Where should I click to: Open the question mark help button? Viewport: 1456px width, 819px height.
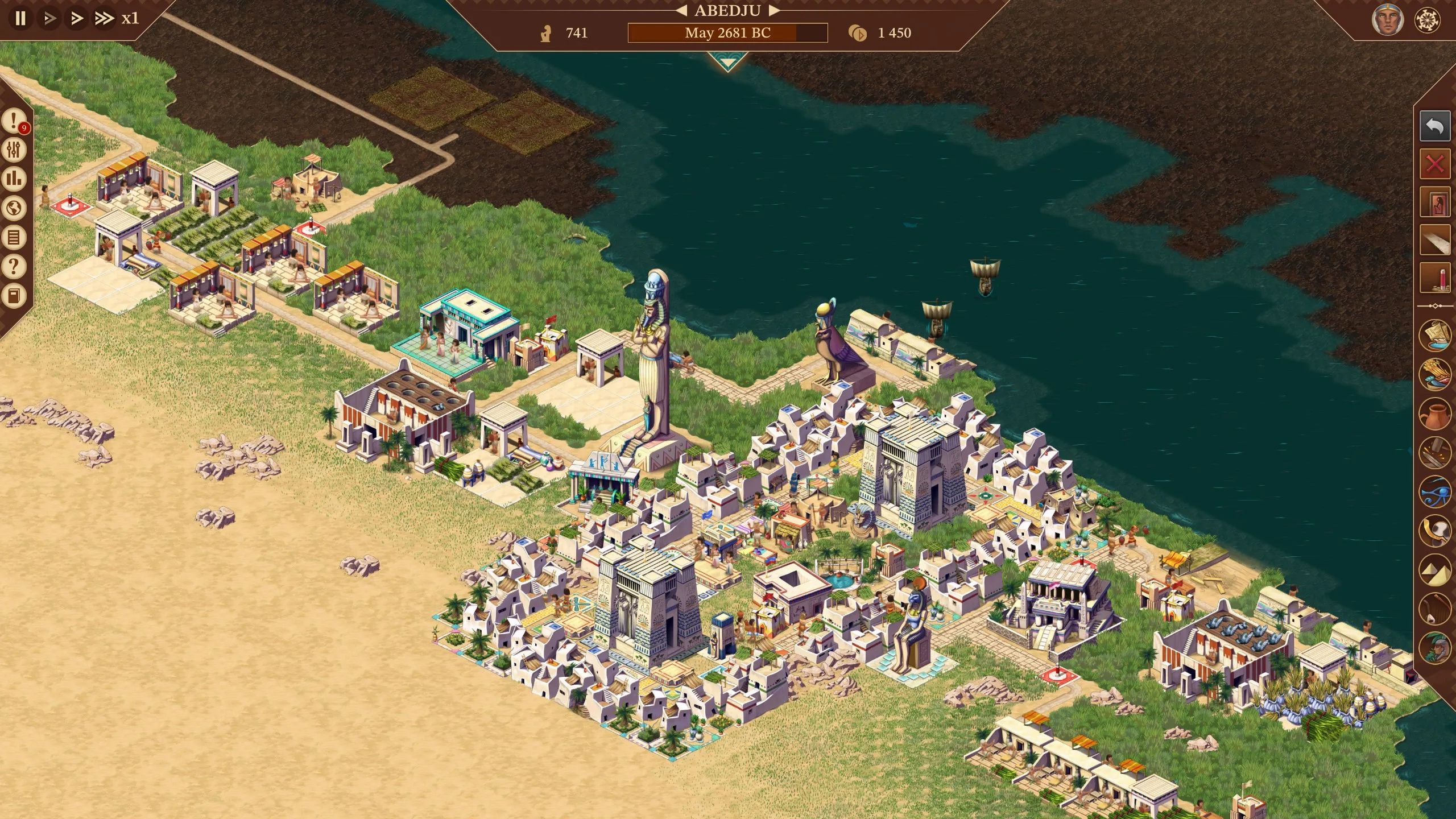[14, 266]
